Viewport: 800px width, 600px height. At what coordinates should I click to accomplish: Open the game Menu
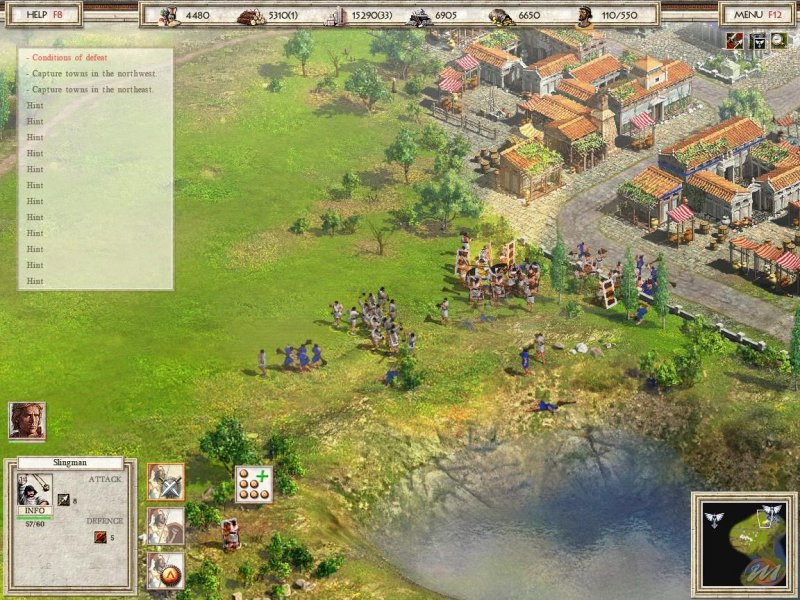[x=757, y=14]
